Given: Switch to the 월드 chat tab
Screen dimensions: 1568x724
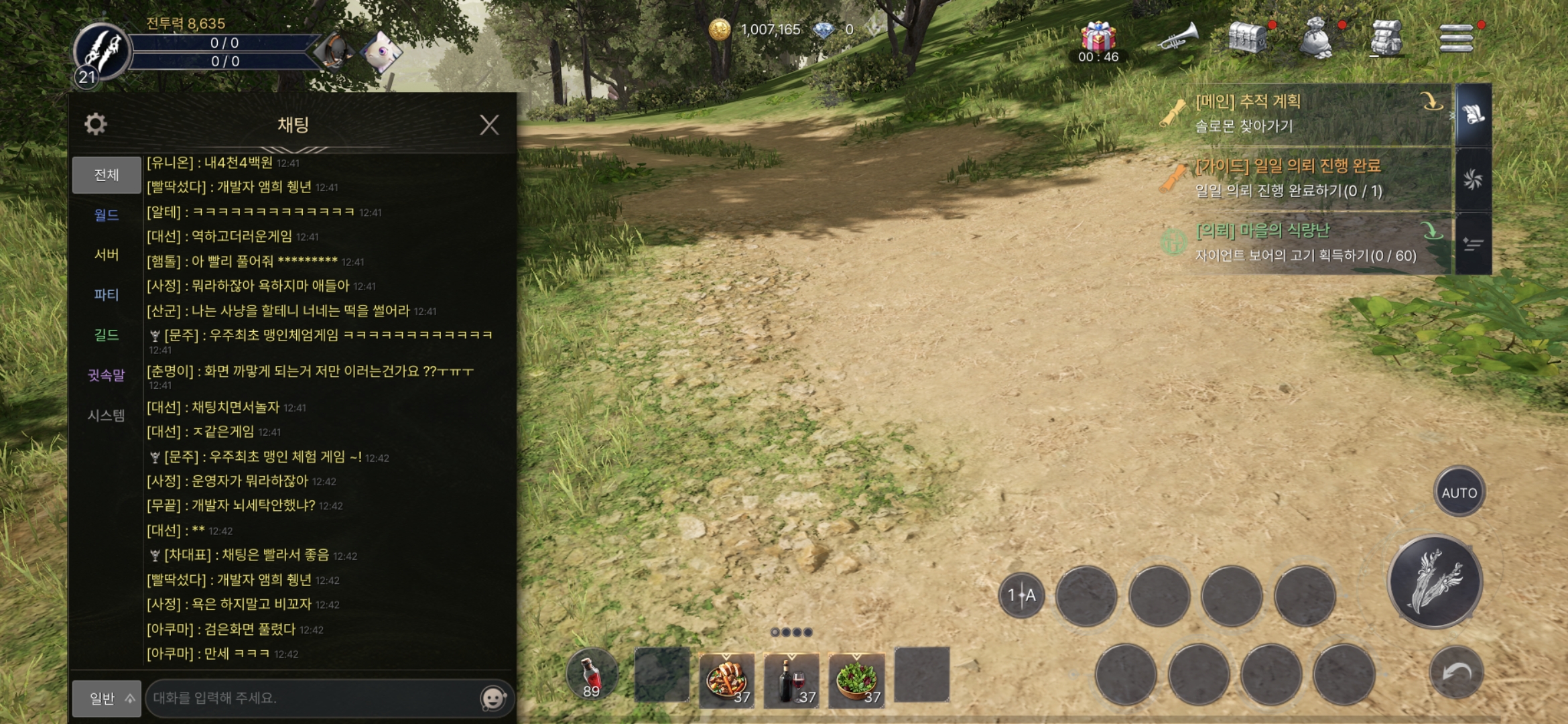Looking at the screenshot, I should [107, 215].
